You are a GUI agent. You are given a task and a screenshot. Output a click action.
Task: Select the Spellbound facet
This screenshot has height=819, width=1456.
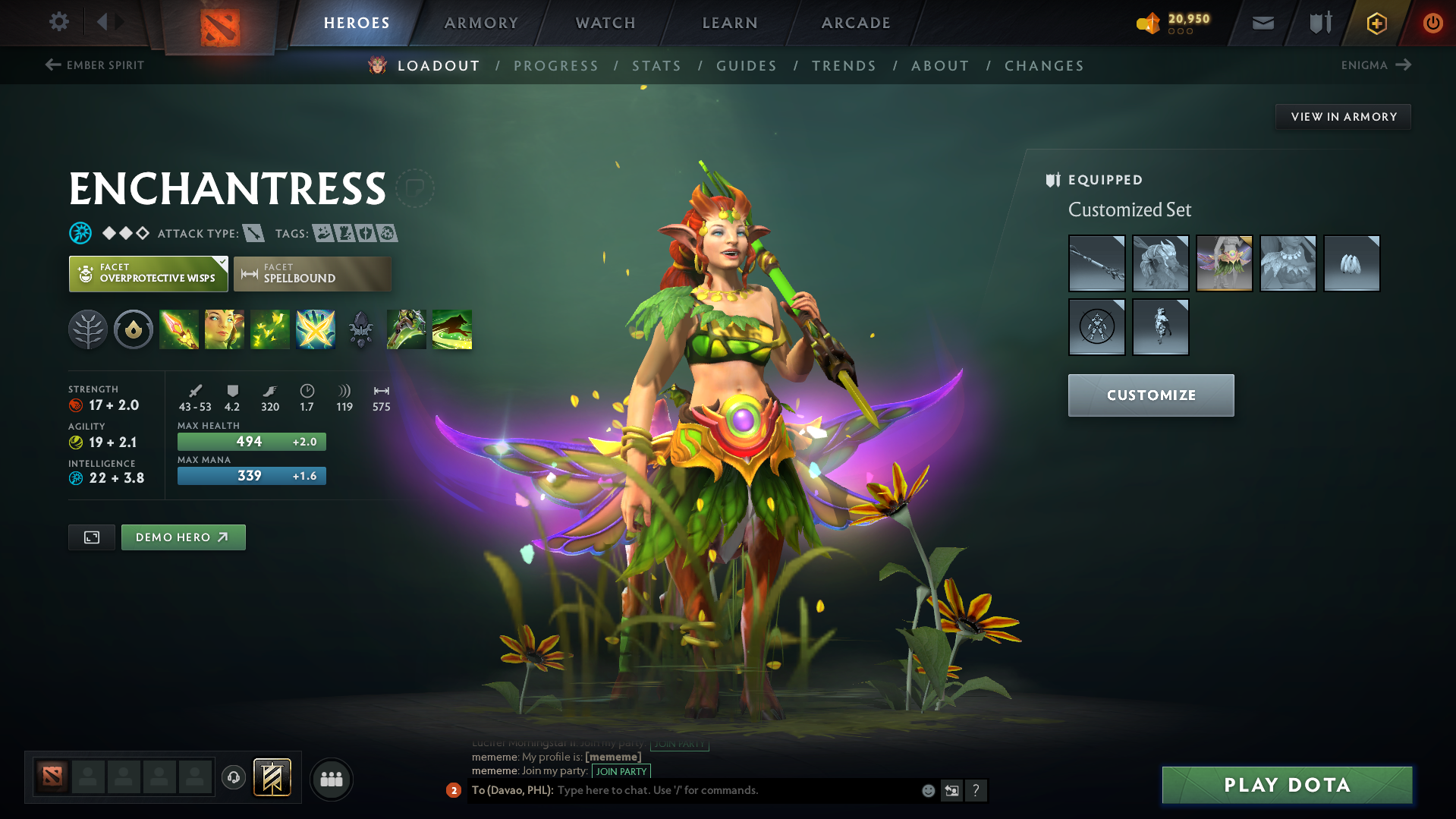point(312,274)
